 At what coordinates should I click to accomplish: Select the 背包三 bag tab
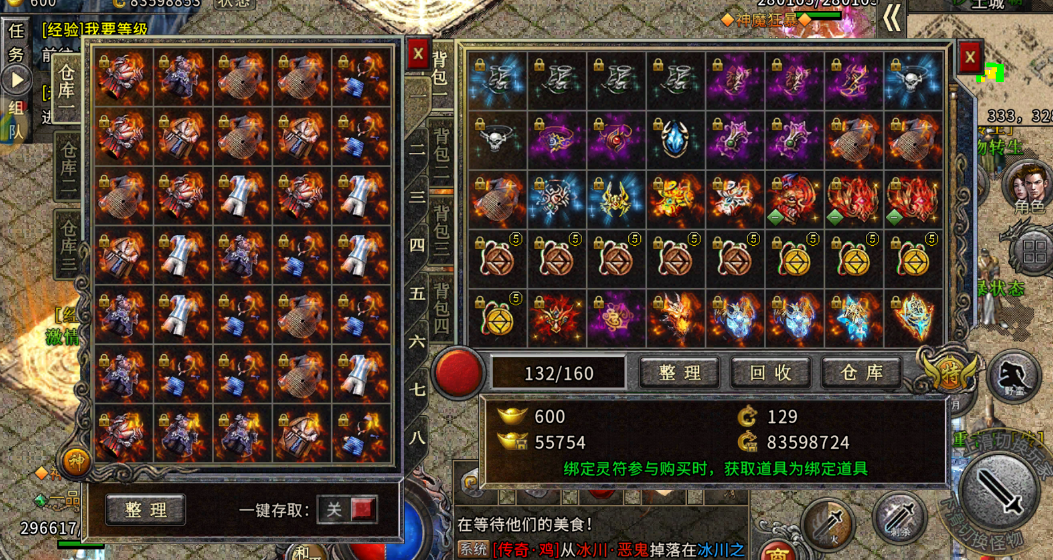(441, 231)
